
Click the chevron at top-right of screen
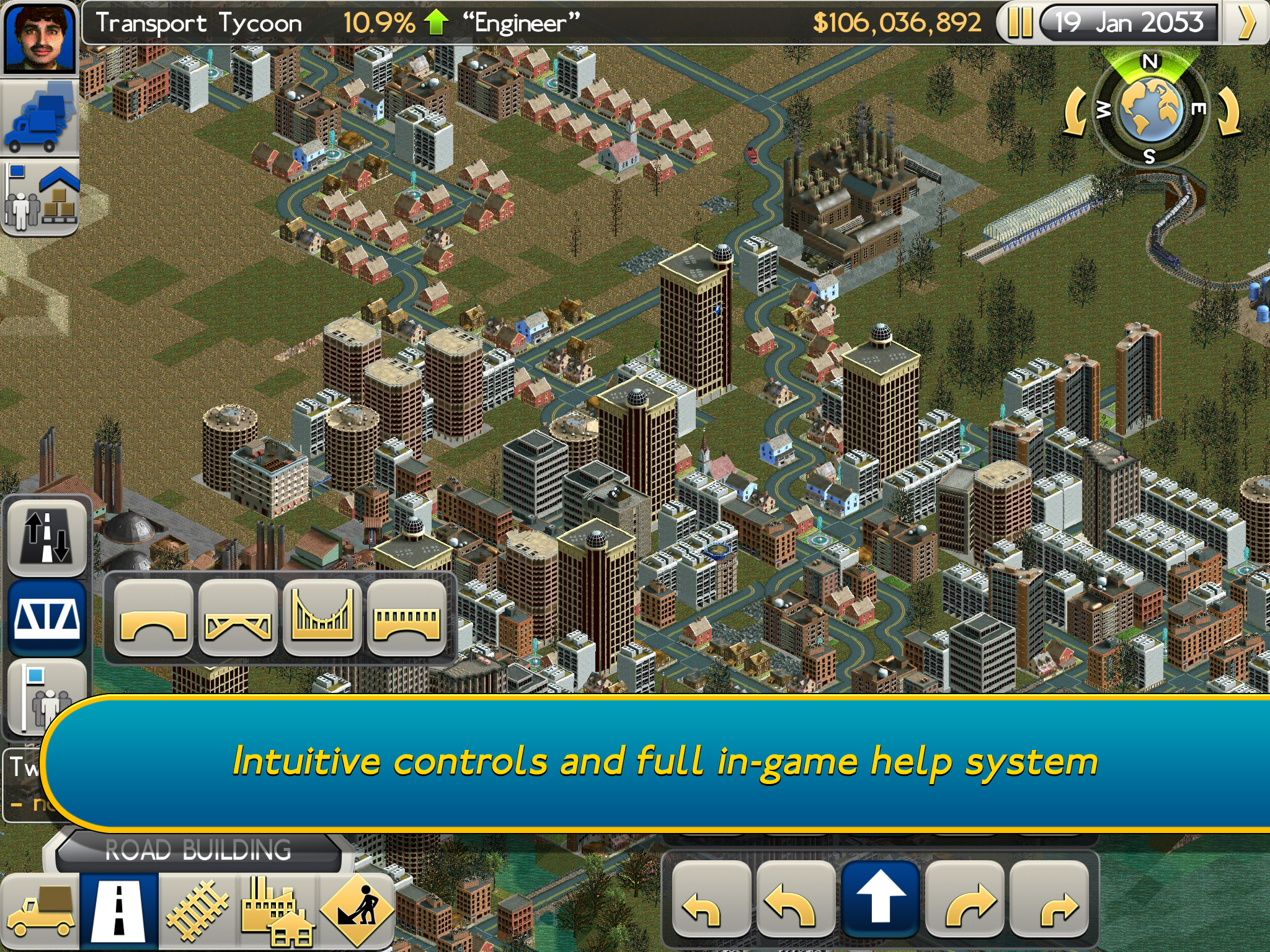tap(1248, 24)
